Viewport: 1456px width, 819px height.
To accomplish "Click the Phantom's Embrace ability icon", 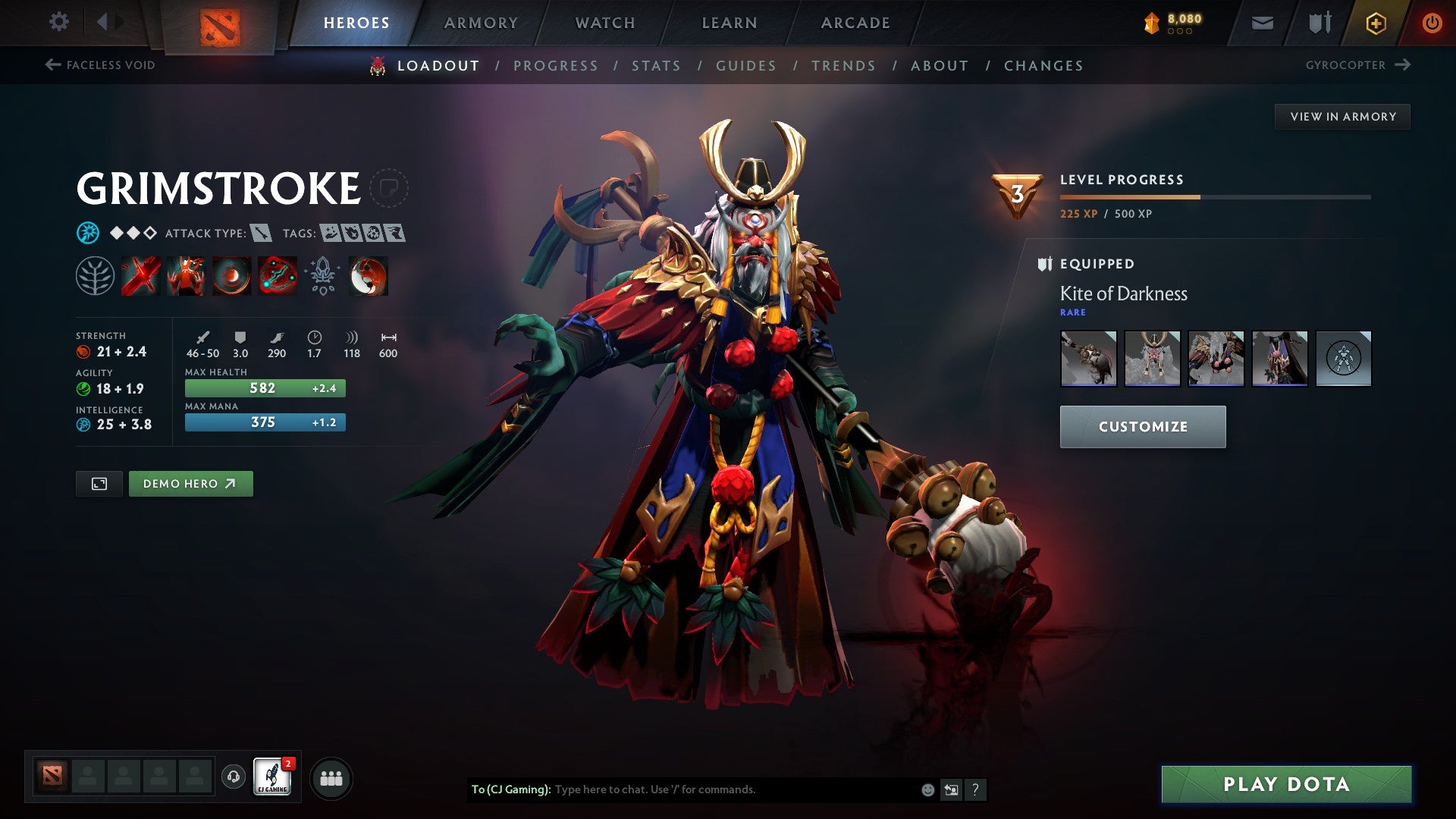I will 184,277.
